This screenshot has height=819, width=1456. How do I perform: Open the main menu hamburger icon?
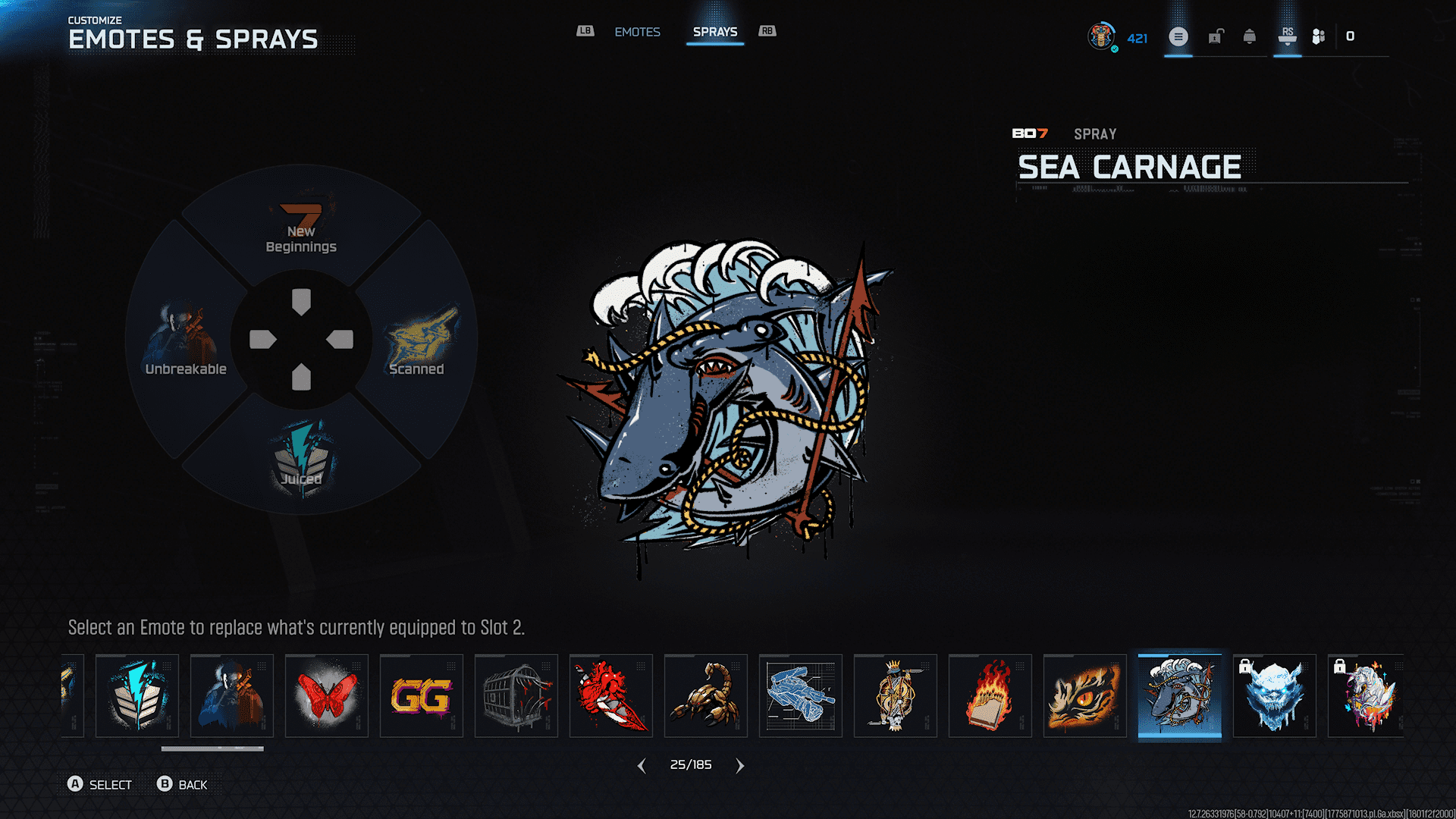[x=1178, y=36]
